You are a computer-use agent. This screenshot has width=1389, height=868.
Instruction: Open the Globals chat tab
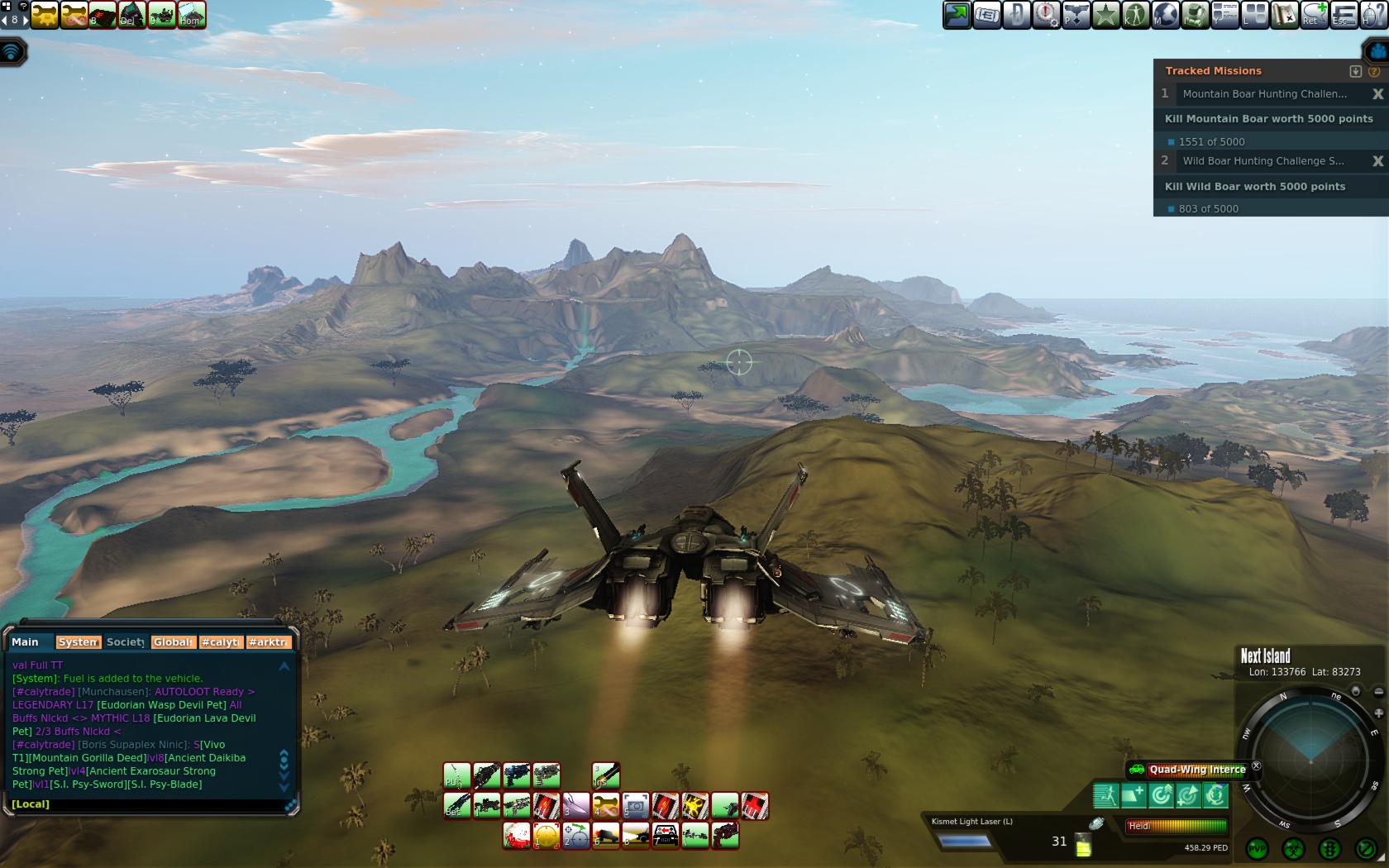(x=173, y=642)
